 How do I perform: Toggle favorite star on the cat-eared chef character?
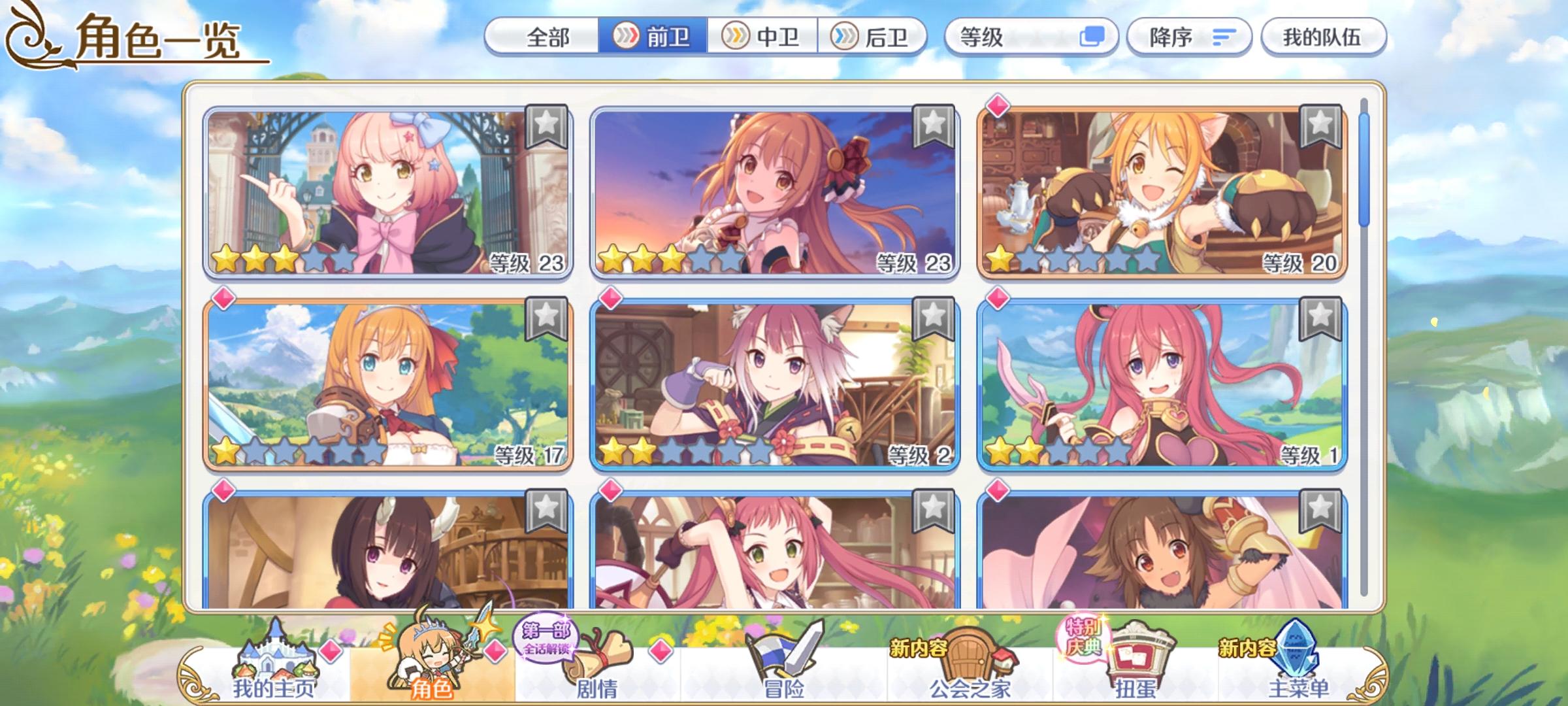pos(1322,124)
